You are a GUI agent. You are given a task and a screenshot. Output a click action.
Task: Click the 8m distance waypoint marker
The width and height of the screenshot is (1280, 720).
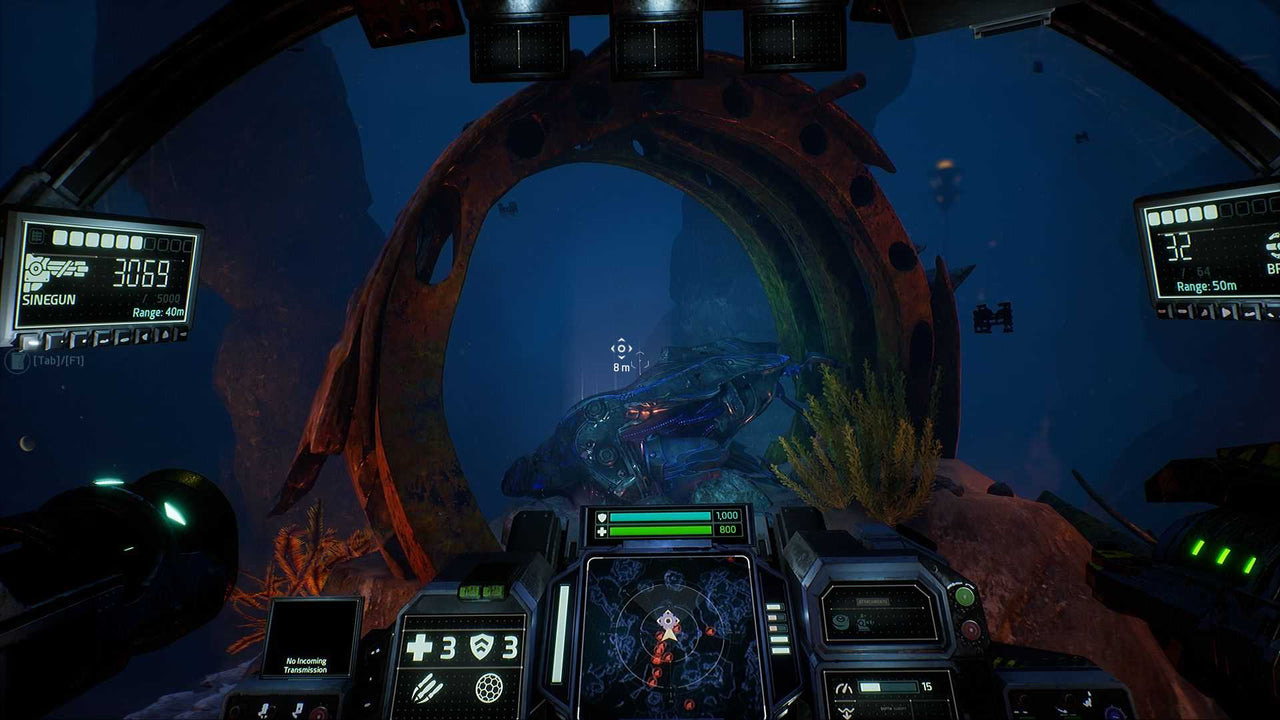[x=622, y=352]
